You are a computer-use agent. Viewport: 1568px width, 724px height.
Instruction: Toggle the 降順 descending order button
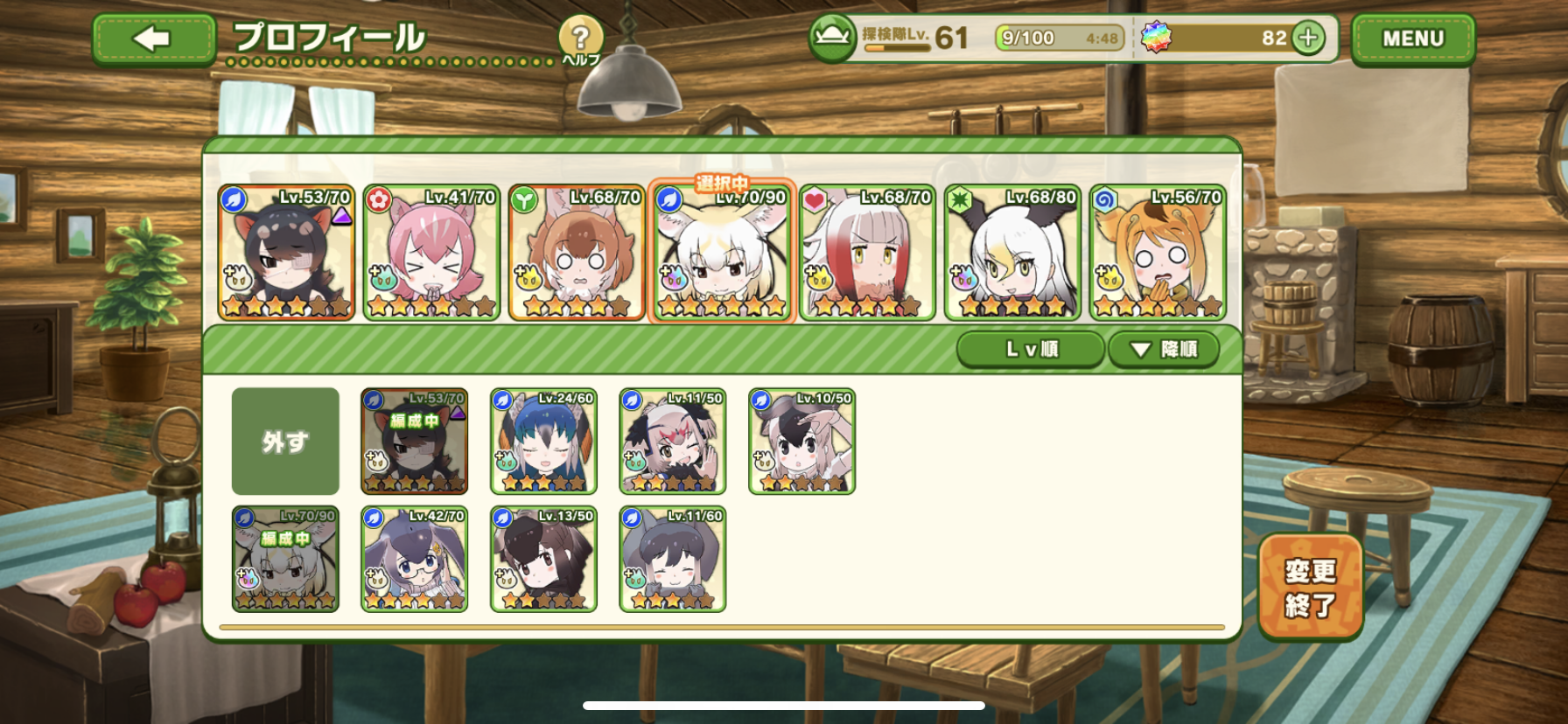[1164, 350]
